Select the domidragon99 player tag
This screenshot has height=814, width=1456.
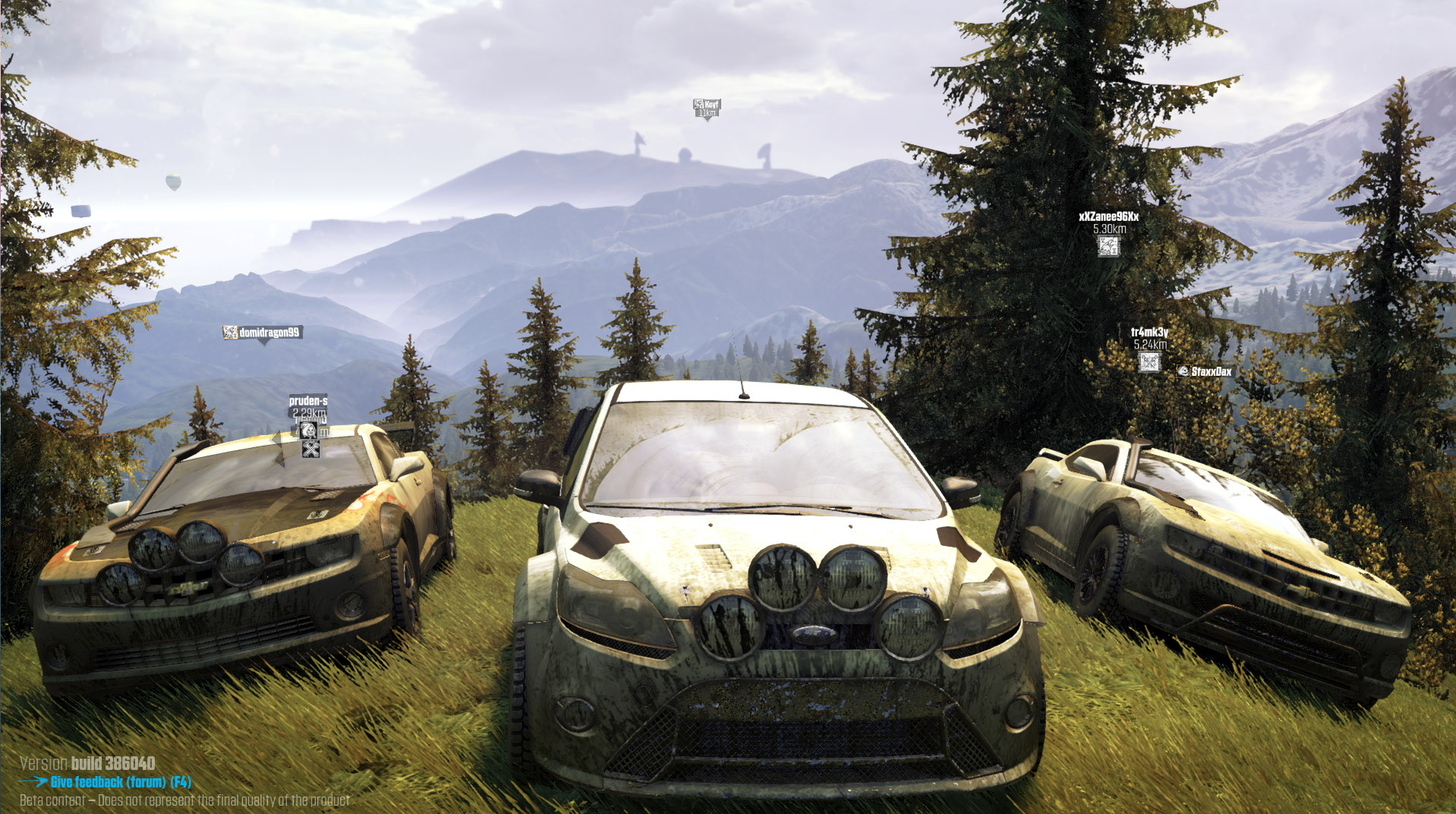(x=263, y=333)
